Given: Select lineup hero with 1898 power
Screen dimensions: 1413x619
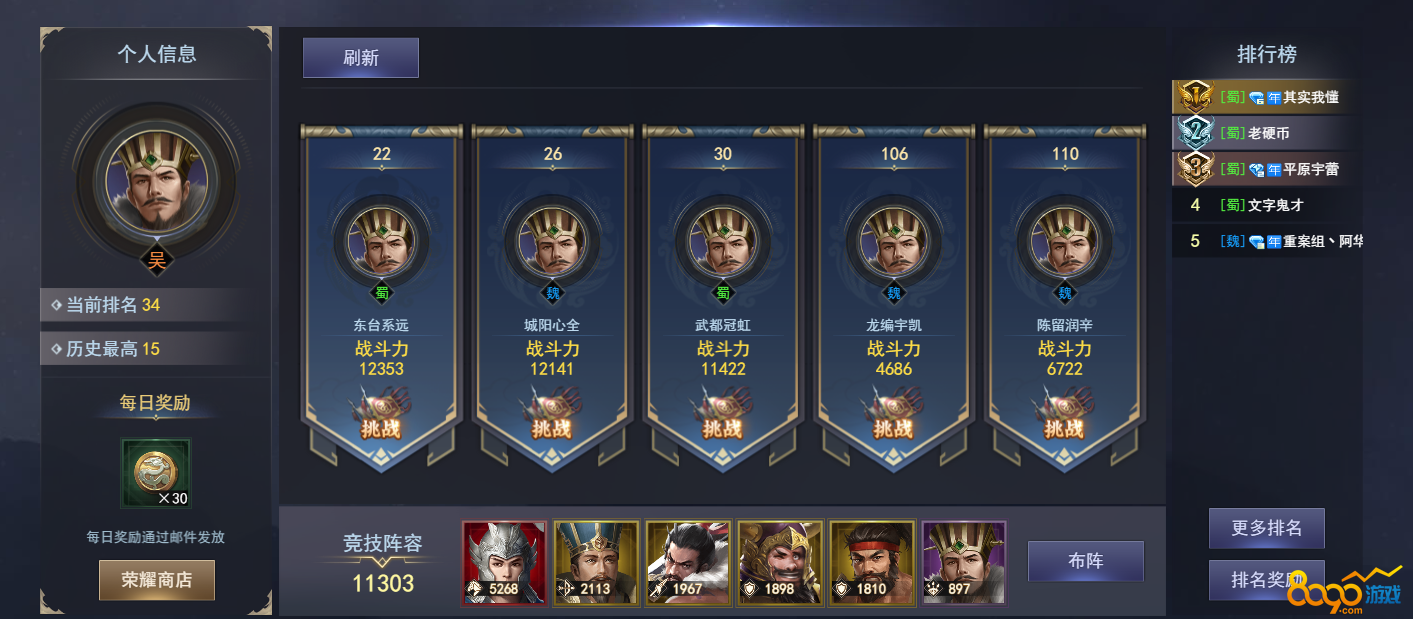Looking at the screenshot, I should click(780, 563).
